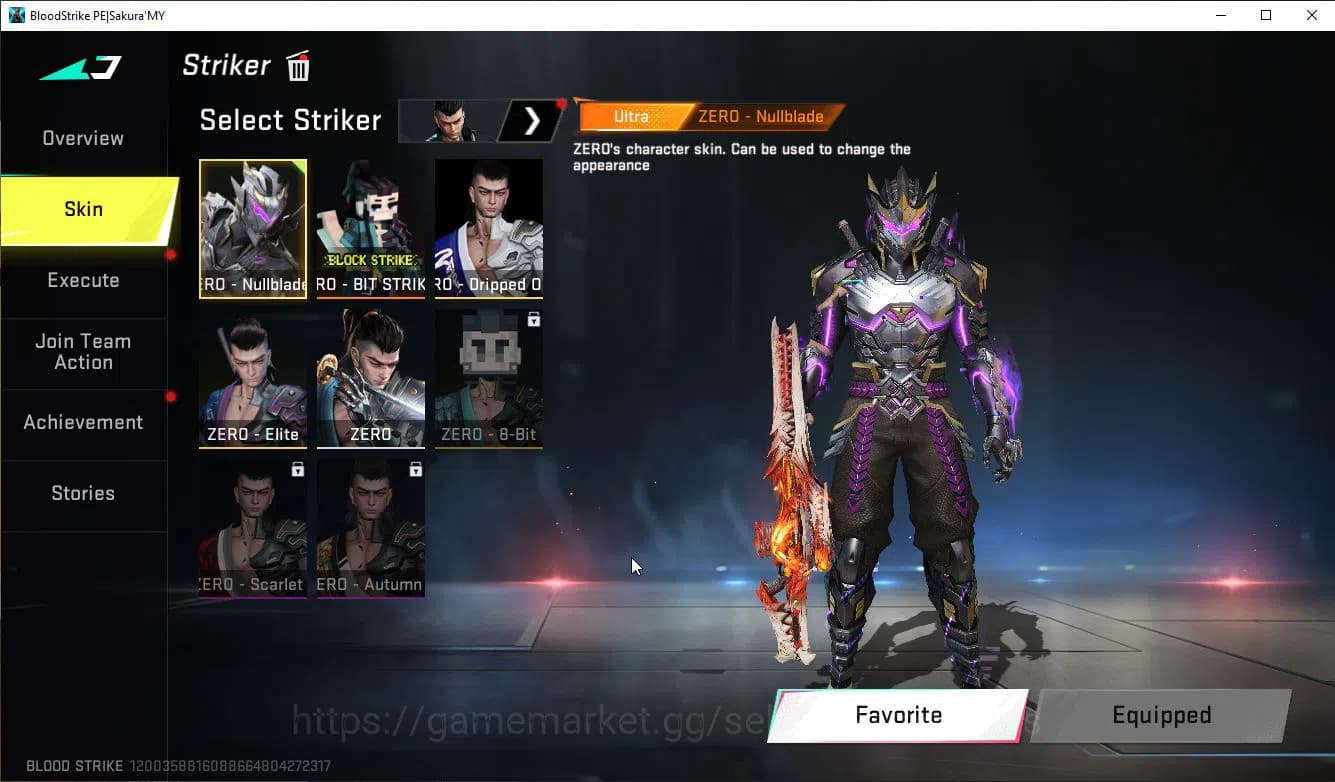Switch to the Skin tab
This screenshot has width=1335, height=782.
pyautogui.click(x=83, y=209)
